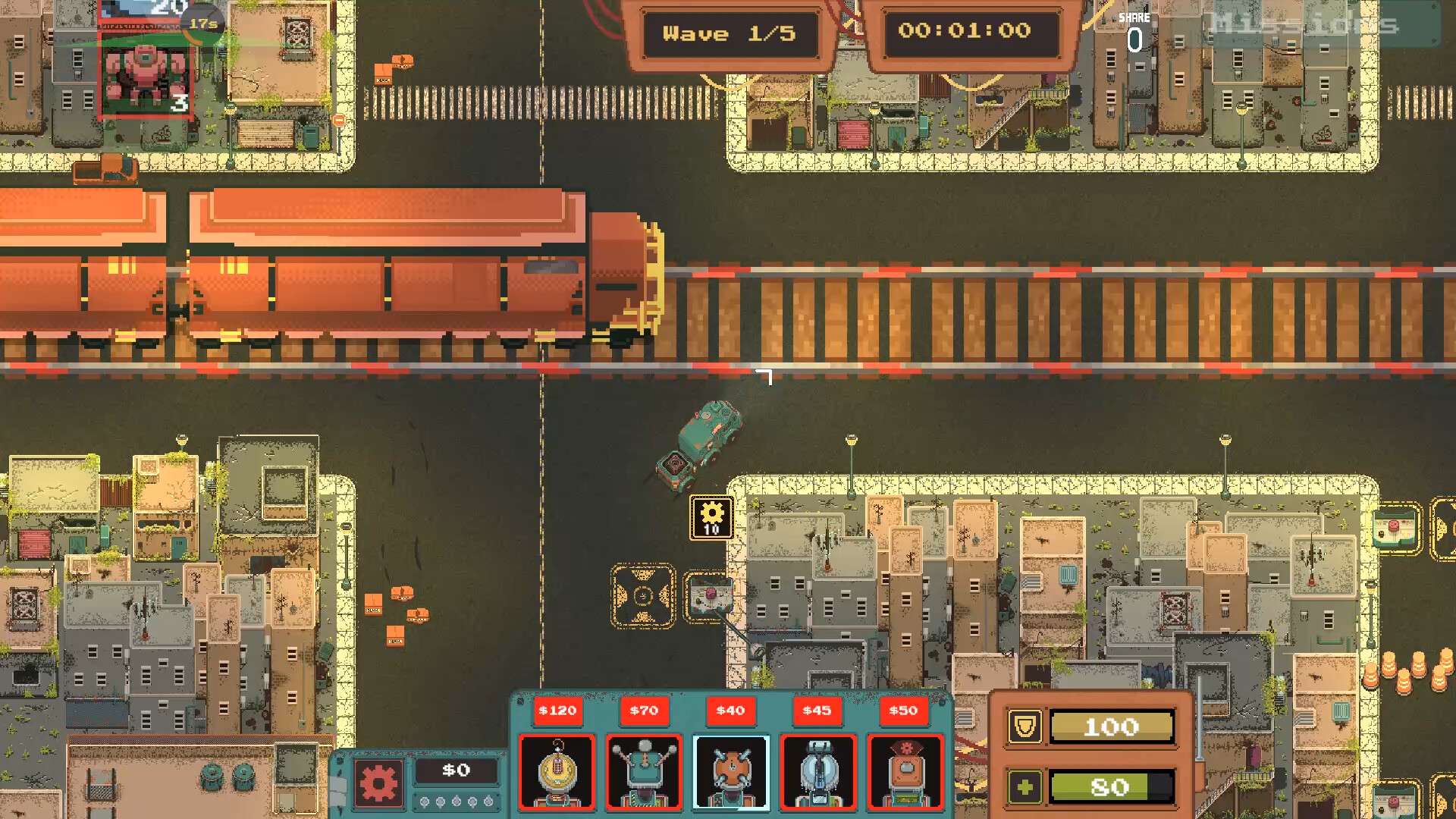Open the Missions panel

pyautogui.click(x=1304, y=24)
